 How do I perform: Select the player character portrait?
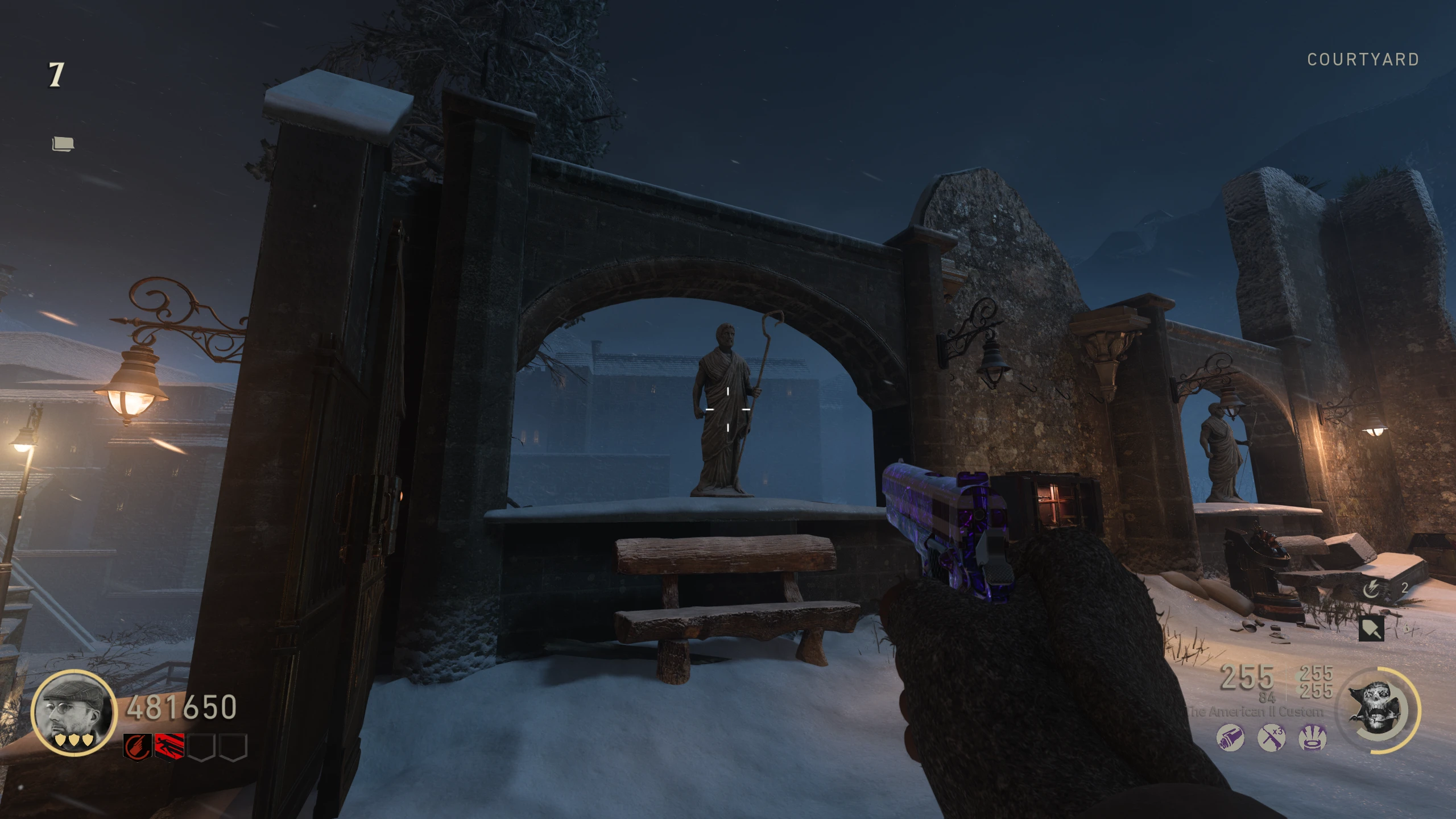pyautogui.click(x=73, y=710)
